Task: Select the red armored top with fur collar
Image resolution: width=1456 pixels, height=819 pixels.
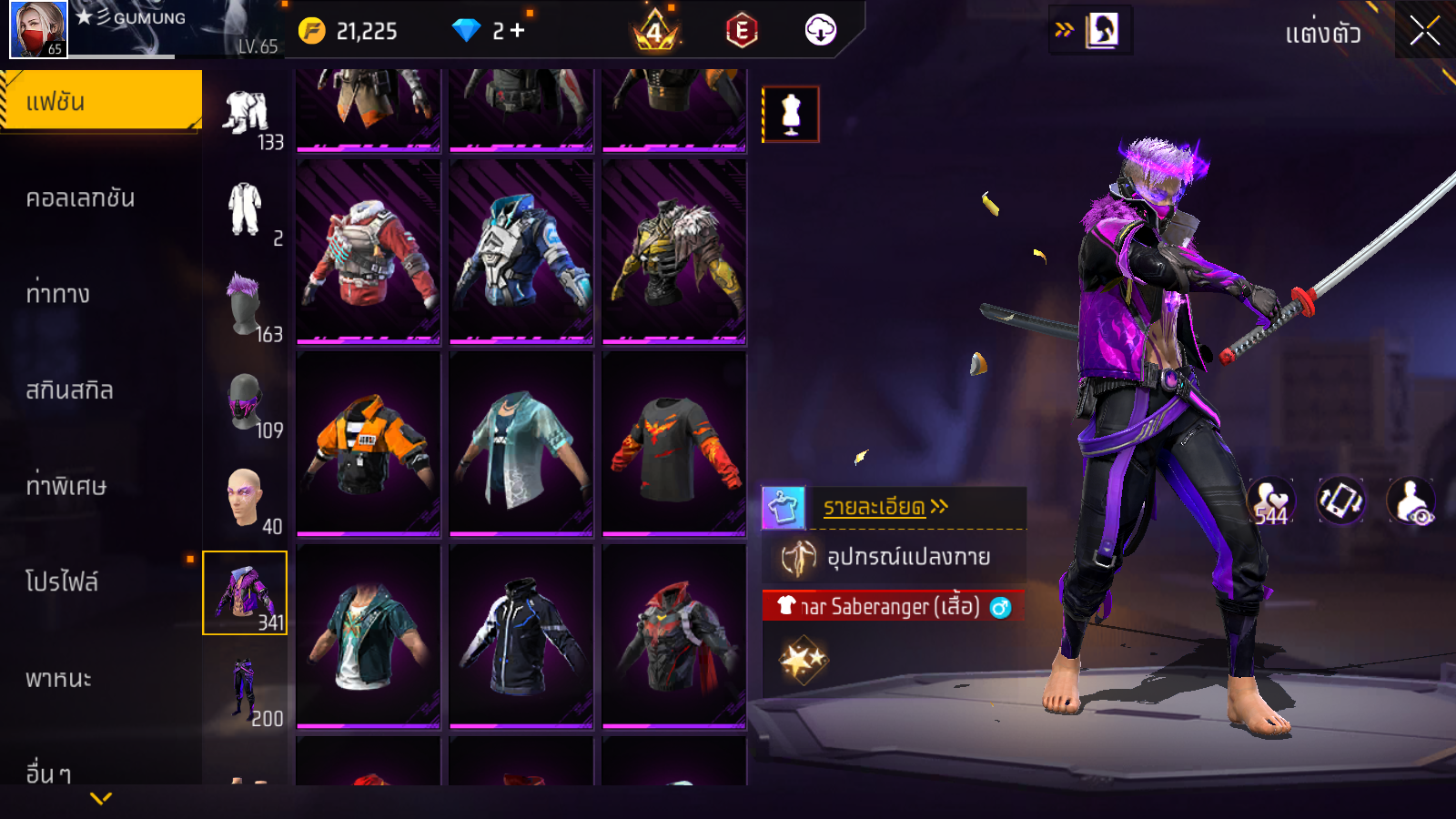Action: pyautogui.click(x=369, y=252)
